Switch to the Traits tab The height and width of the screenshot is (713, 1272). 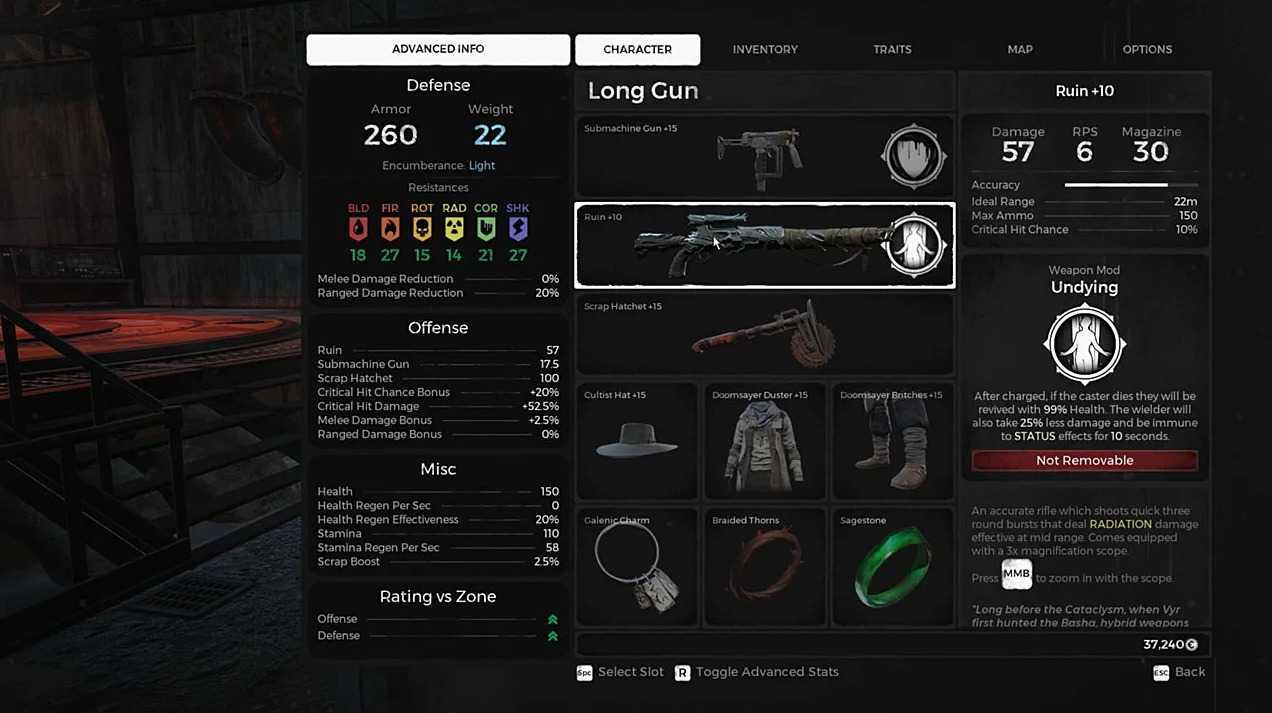point(892,49)
